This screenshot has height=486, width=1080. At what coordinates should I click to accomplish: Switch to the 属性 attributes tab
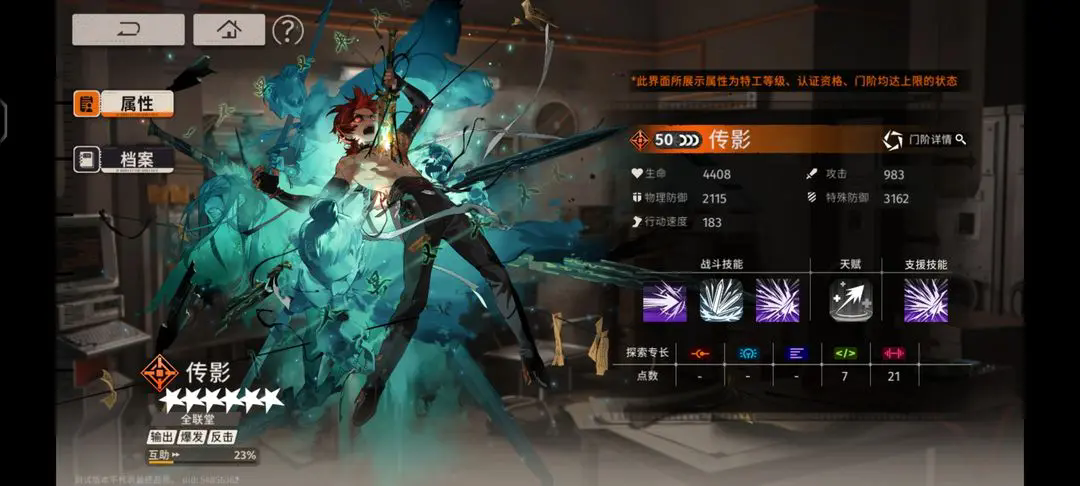(123, 103)
